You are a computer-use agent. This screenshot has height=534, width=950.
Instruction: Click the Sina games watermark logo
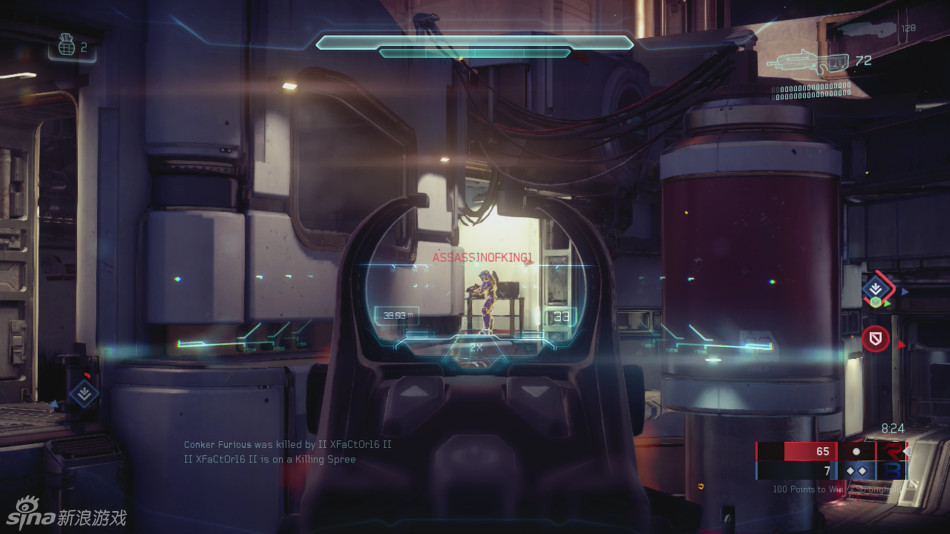click(x=67, y=517)
